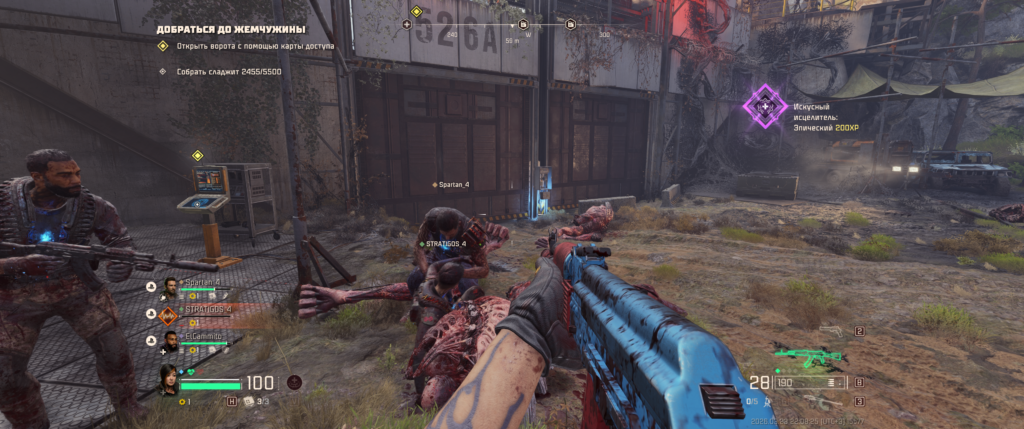Screen dimensions: 1024x429
Task: Click the own character portrait by the health bar
Action: (x=168, y=380)
